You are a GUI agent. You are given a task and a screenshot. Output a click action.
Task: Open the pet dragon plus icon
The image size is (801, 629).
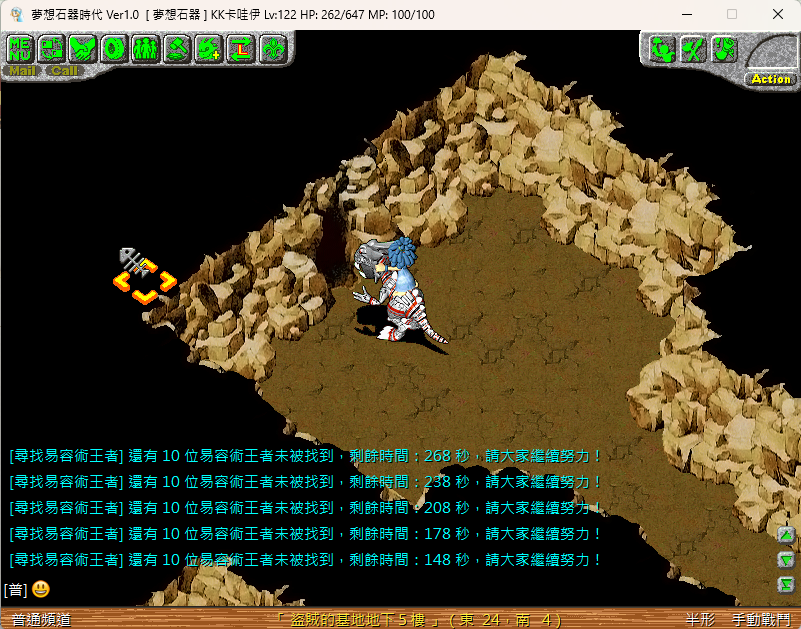click(x=208, y=48)
